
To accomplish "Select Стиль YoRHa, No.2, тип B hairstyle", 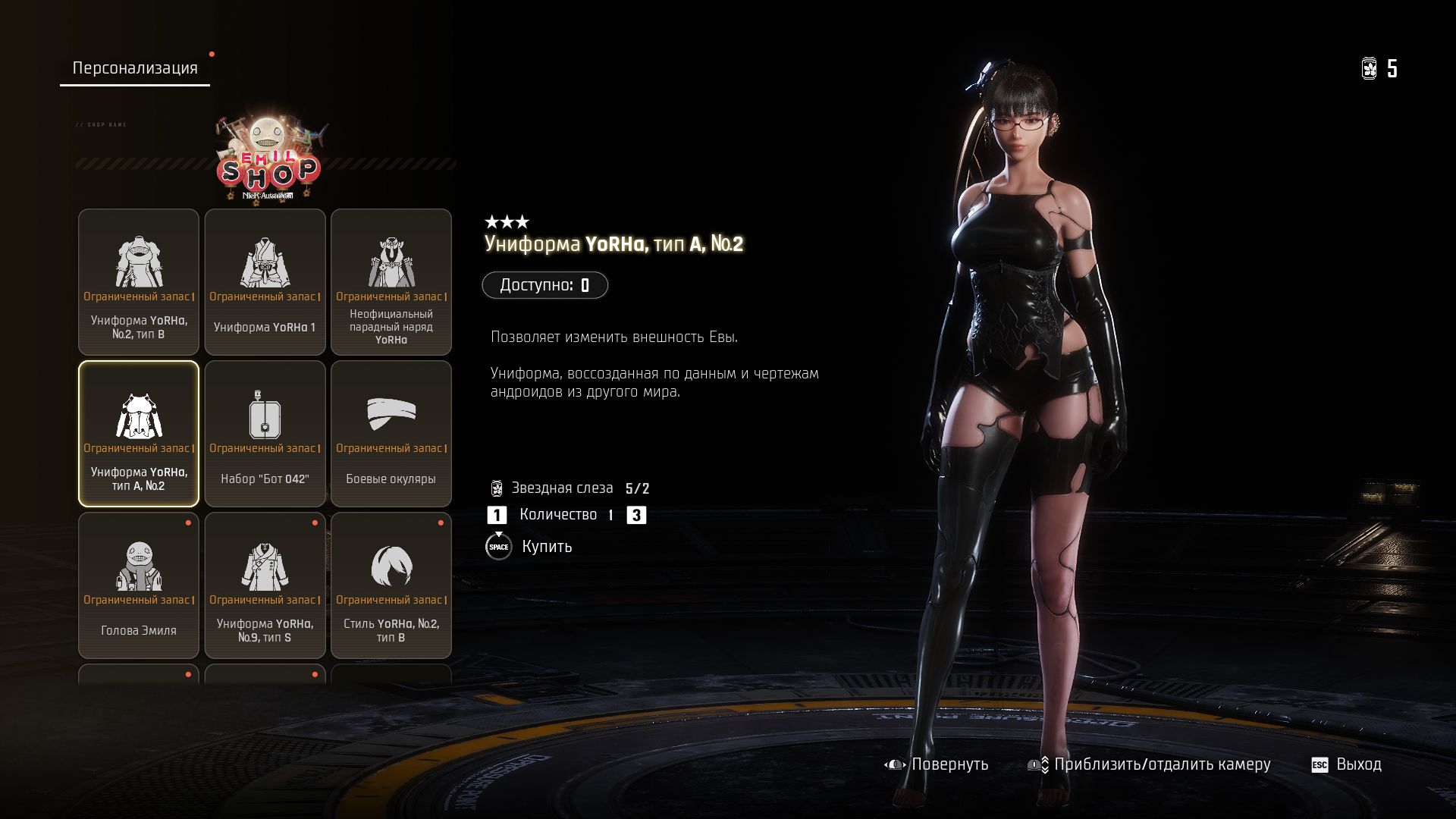I will (391, 585).
